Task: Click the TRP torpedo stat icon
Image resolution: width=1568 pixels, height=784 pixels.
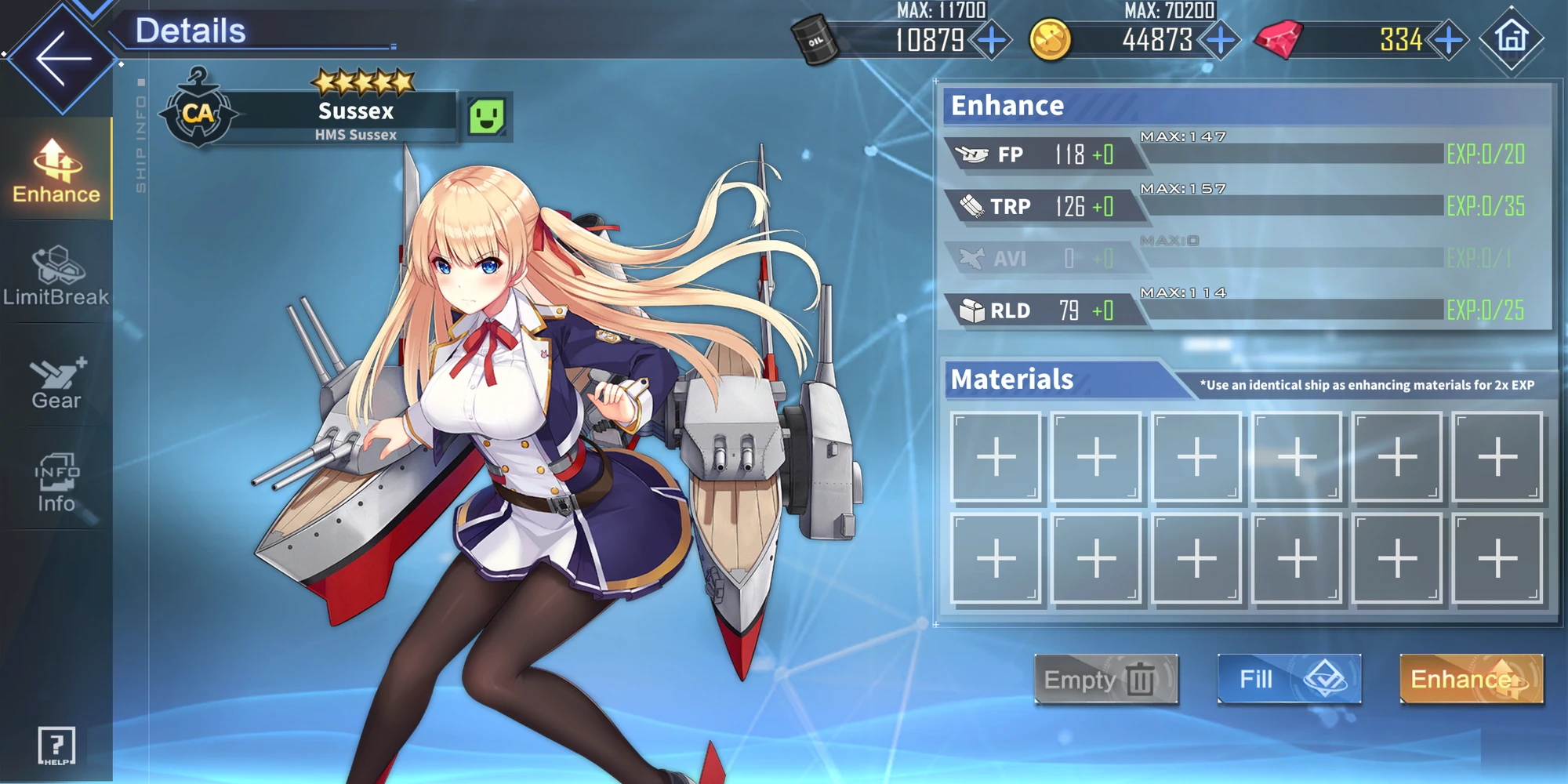Action: coord(972,205)
